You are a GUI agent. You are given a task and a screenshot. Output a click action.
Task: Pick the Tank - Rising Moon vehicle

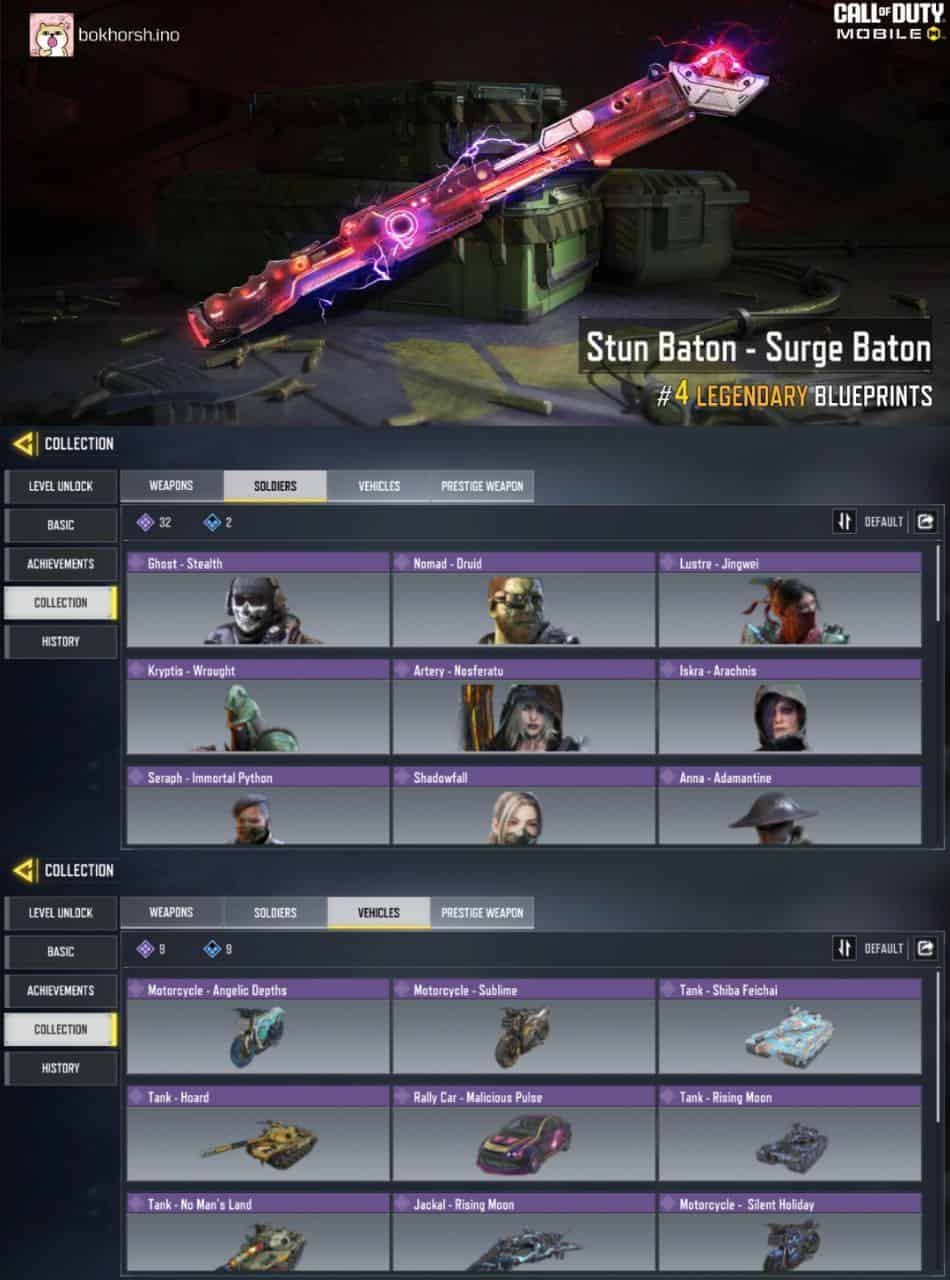[x=789, y=1134]
